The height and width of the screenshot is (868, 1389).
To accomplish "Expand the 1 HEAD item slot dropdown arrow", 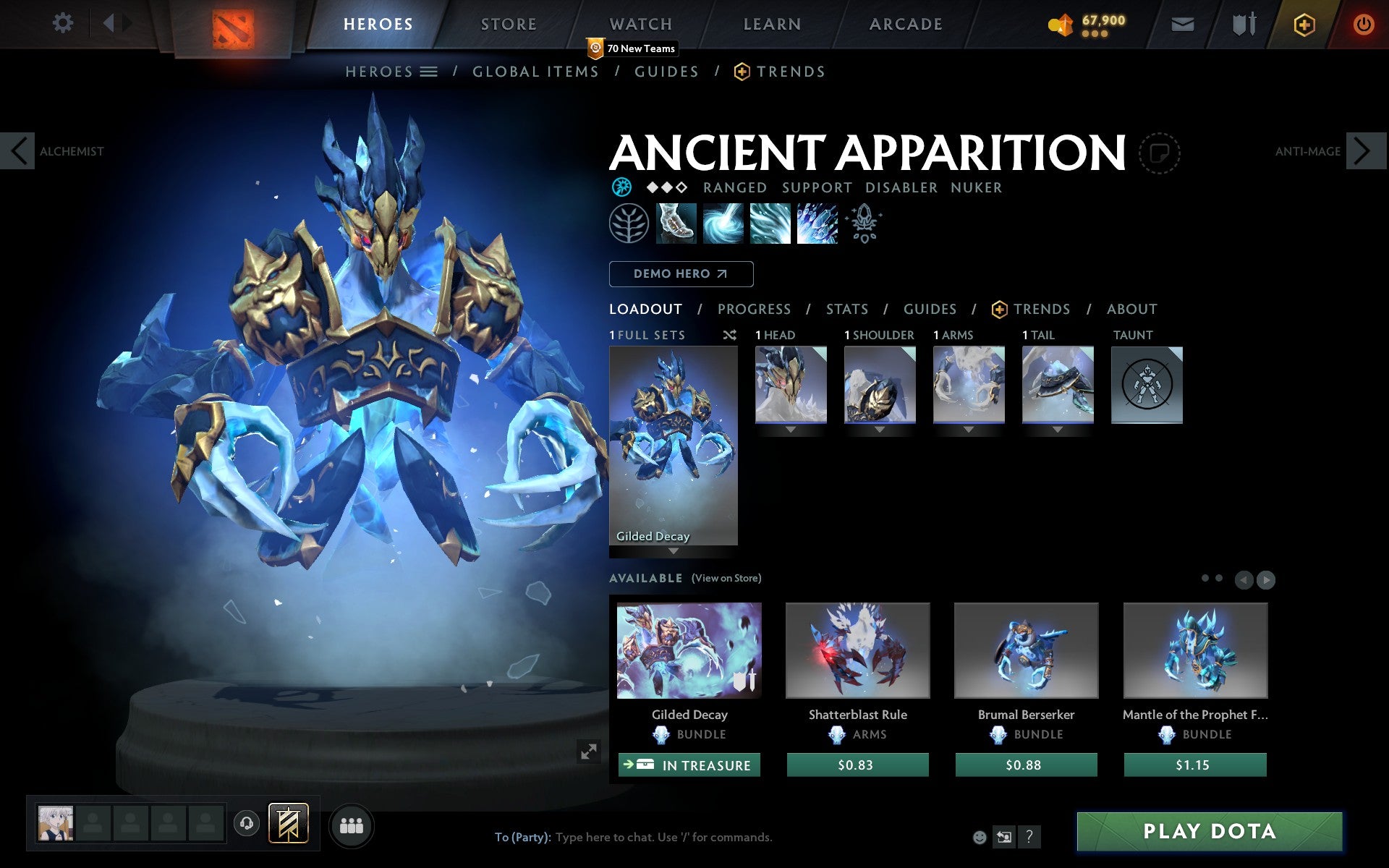I will click(789, 428).
